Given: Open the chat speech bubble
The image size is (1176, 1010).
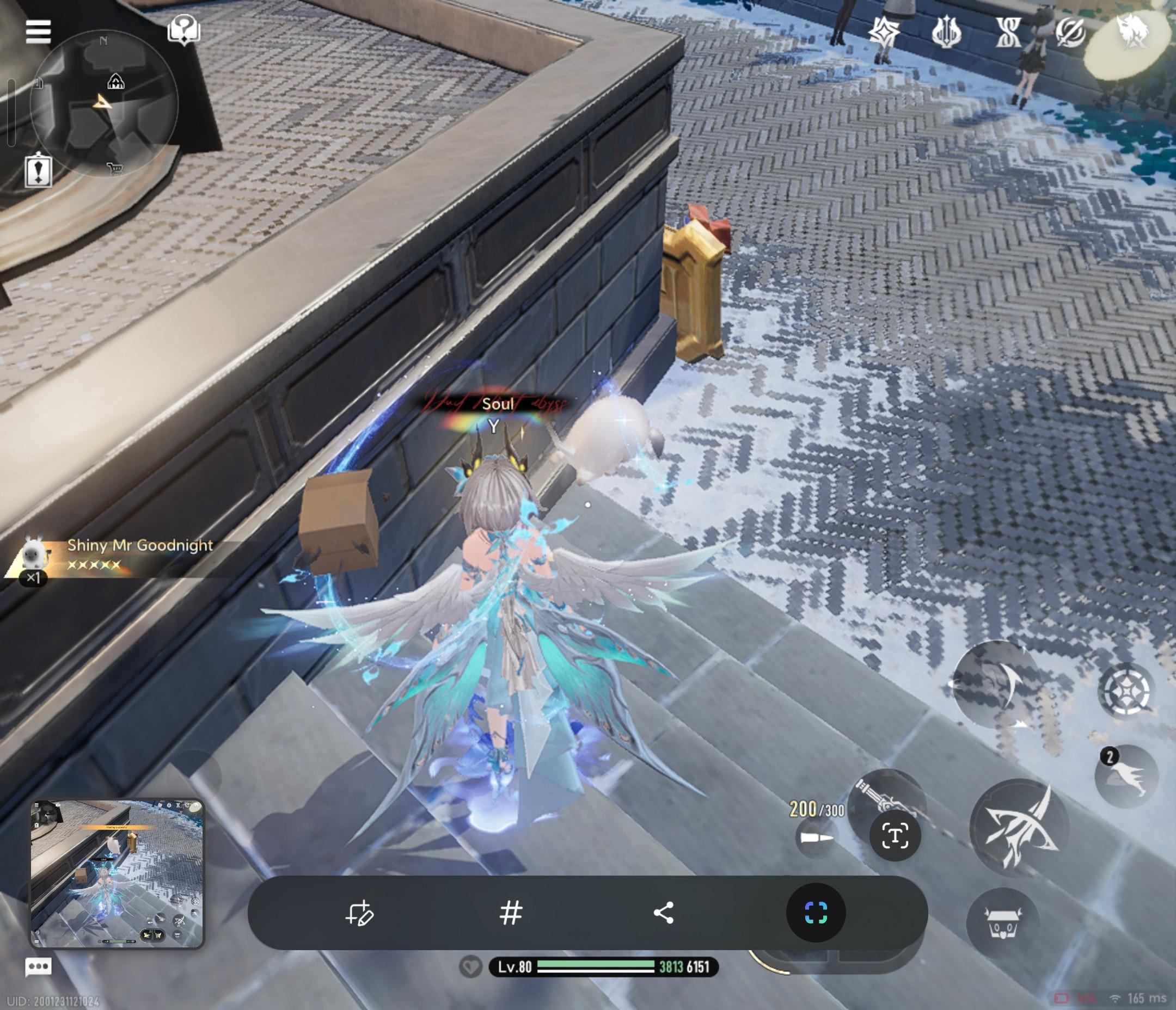Looking at the screenshot, I should point(38,966).
